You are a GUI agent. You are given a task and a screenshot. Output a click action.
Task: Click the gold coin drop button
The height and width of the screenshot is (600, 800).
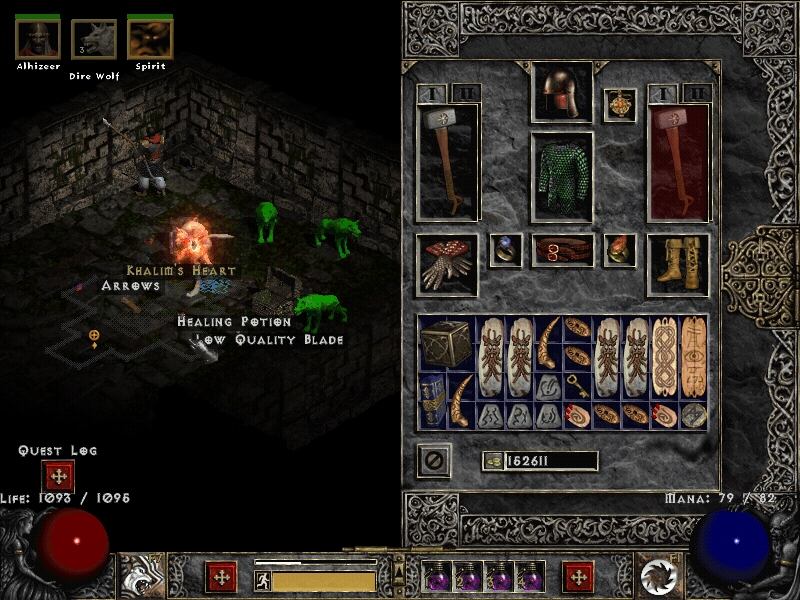(491, 461)
